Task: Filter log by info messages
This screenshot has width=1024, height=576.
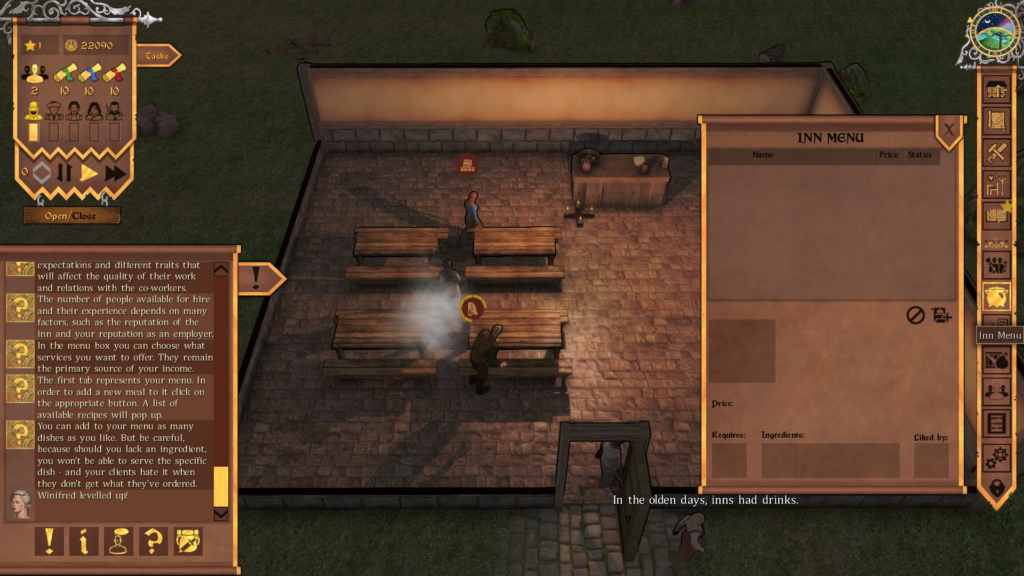Action: [84, 541]
